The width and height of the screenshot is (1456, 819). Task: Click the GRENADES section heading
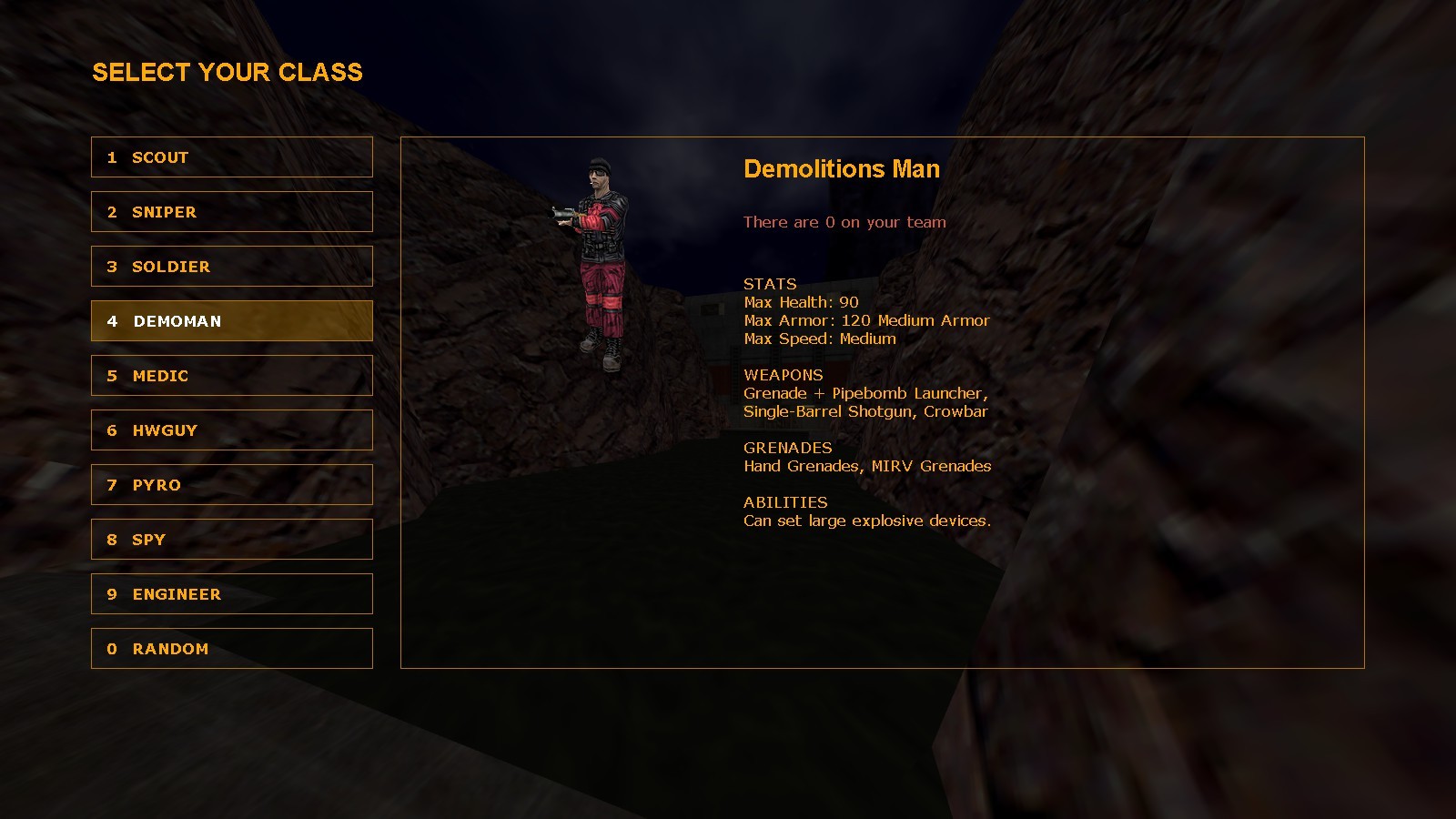788,448
